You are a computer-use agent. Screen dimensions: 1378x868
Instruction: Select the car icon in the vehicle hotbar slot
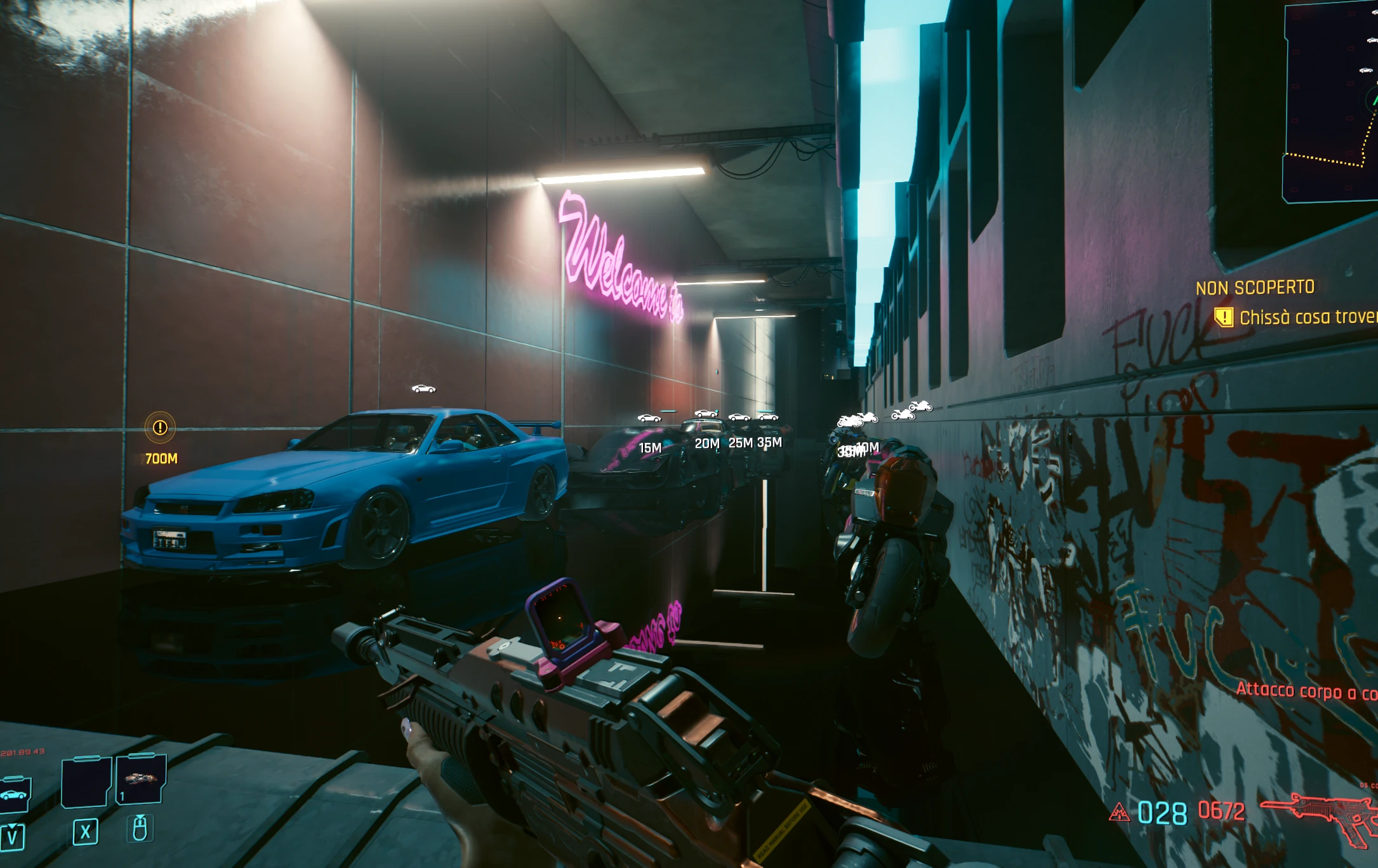[x=14, y=795]
